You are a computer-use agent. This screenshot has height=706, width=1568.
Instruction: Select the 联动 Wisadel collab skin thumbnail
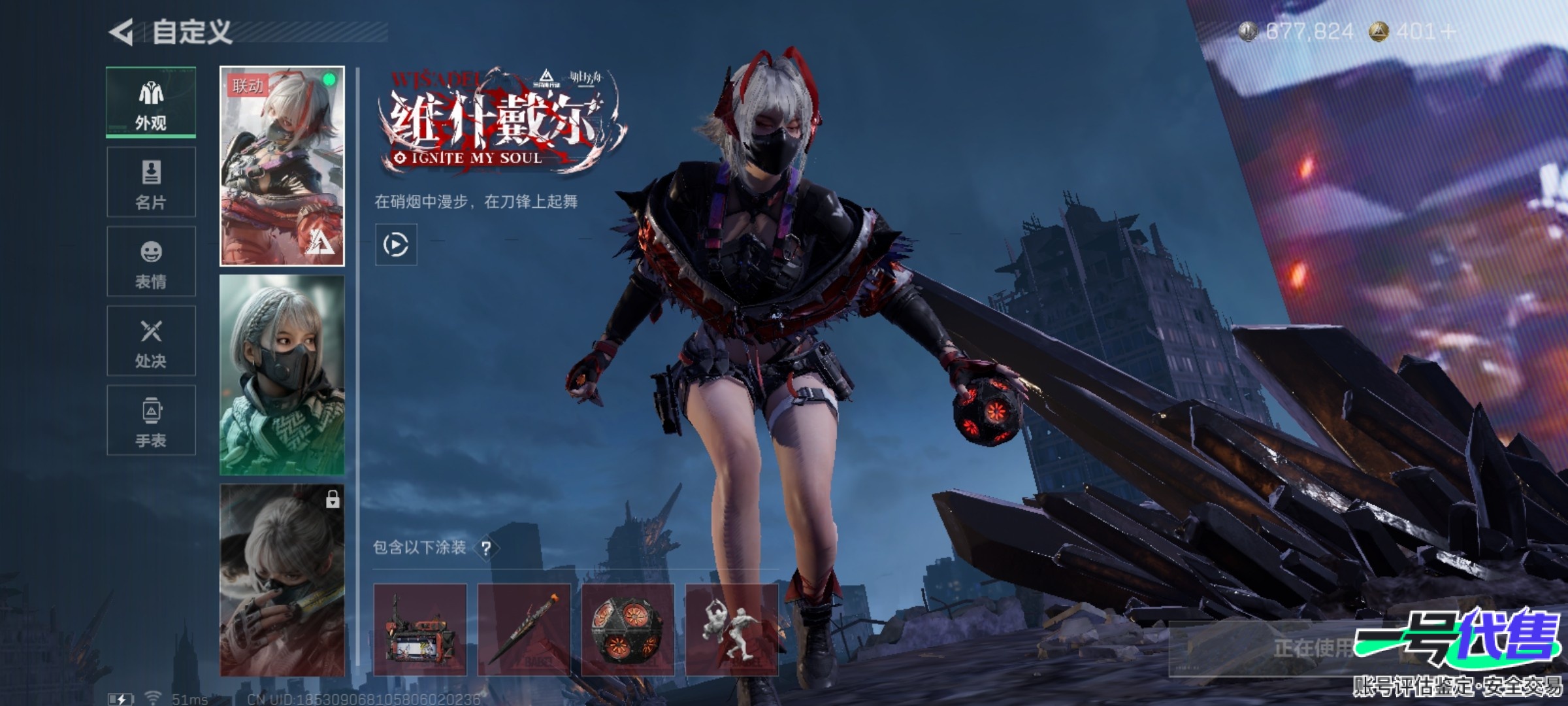[282, 166]
